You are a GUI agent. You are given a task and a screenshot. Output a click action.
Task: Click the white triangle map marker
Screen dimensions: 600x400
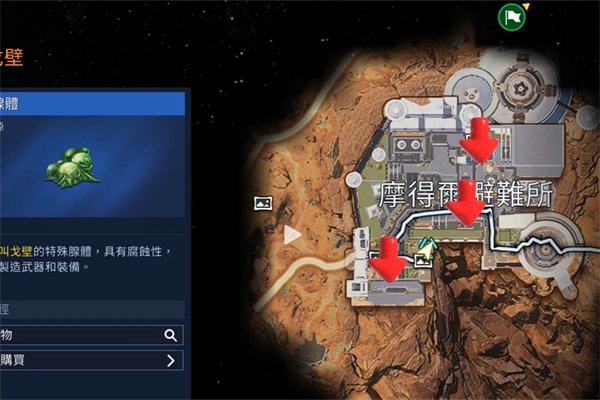292,235
